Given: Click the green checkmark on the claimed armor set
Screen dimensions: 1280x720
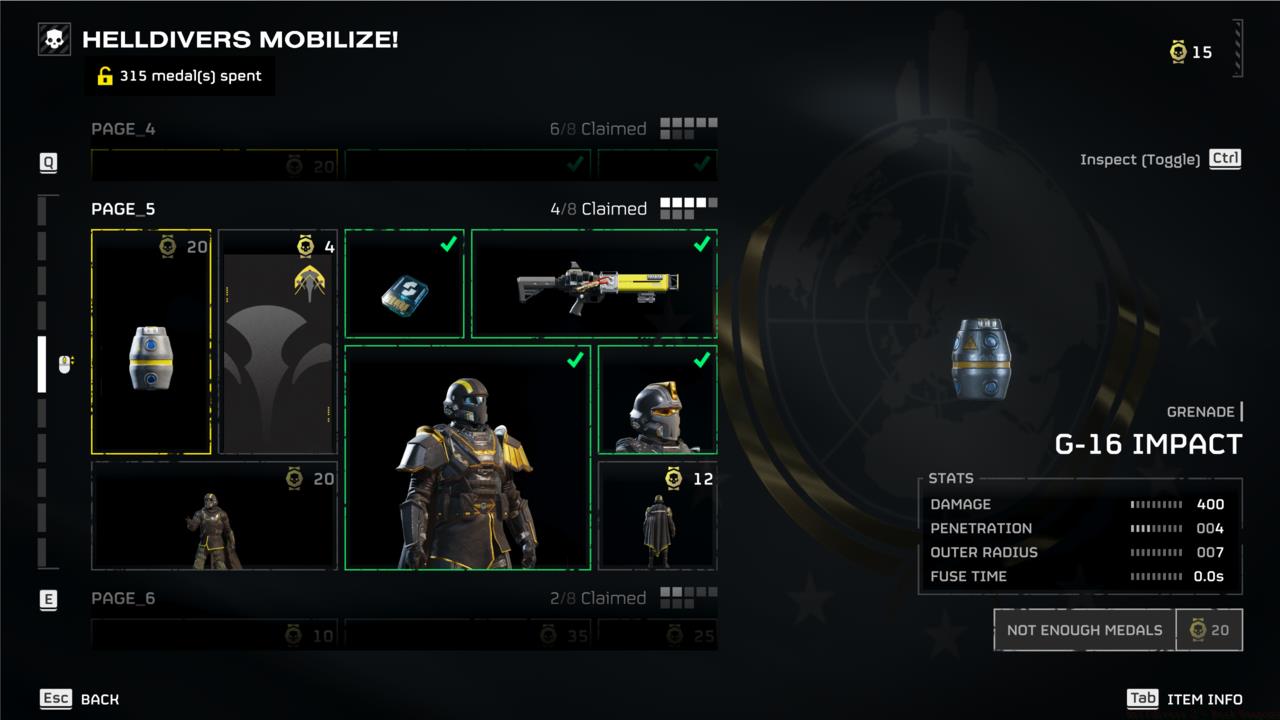Looking at the screenshot, I should (573, 361).
